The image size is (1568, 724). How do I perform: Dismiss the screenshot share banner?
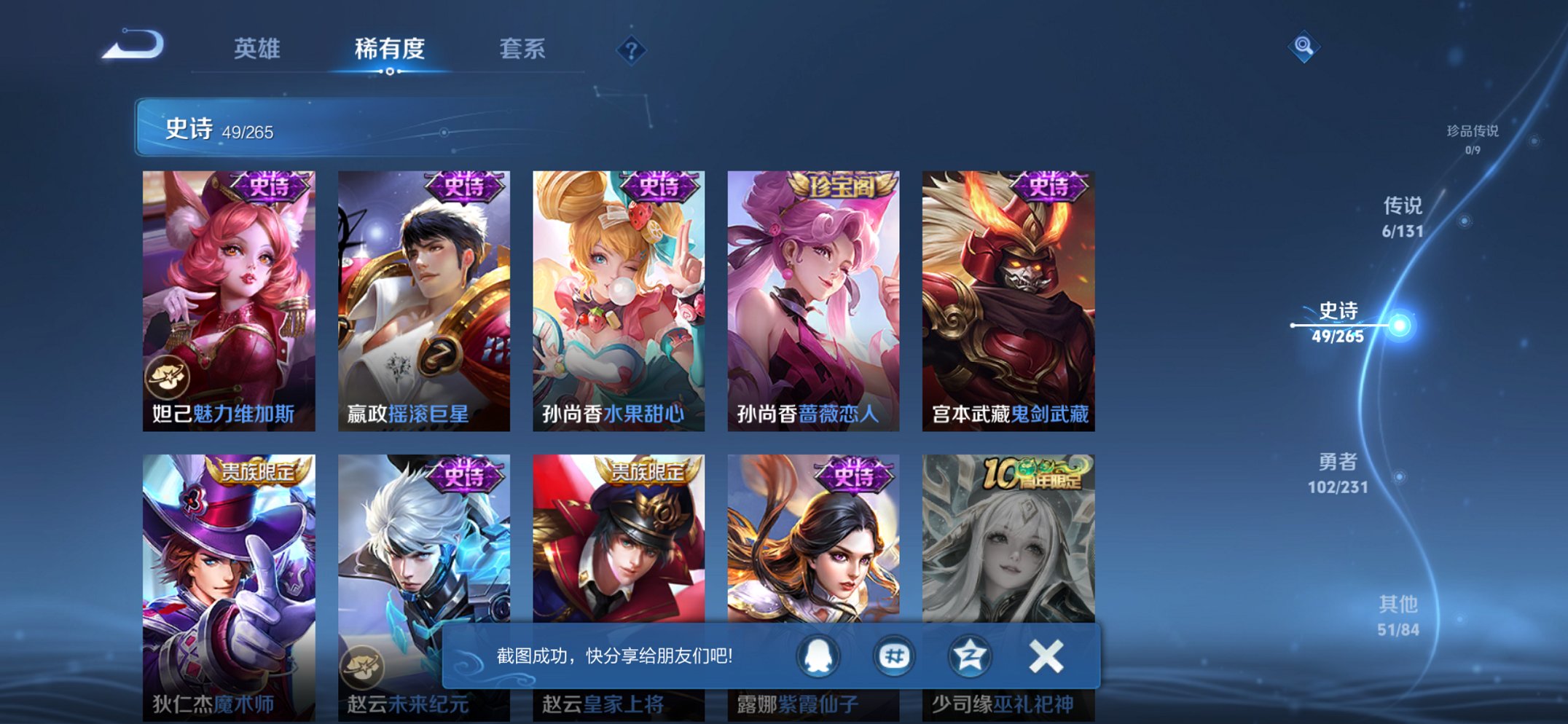point(1046,656)
